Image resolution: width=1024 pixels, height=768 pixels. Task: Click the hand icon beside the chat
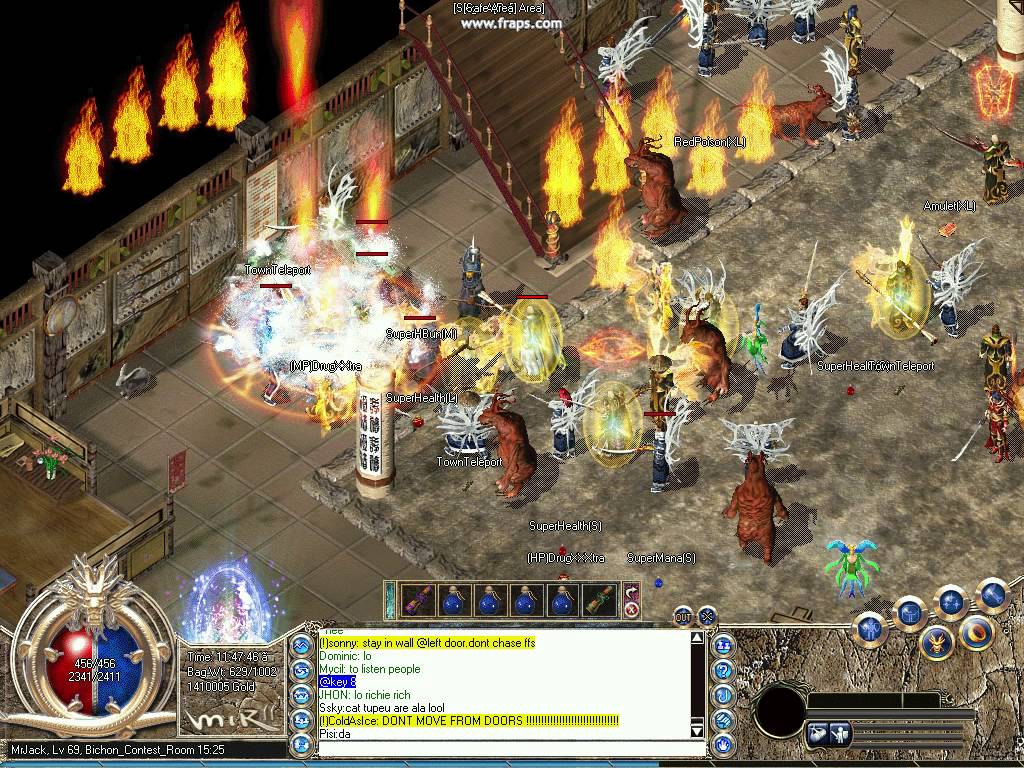point(723,745)
